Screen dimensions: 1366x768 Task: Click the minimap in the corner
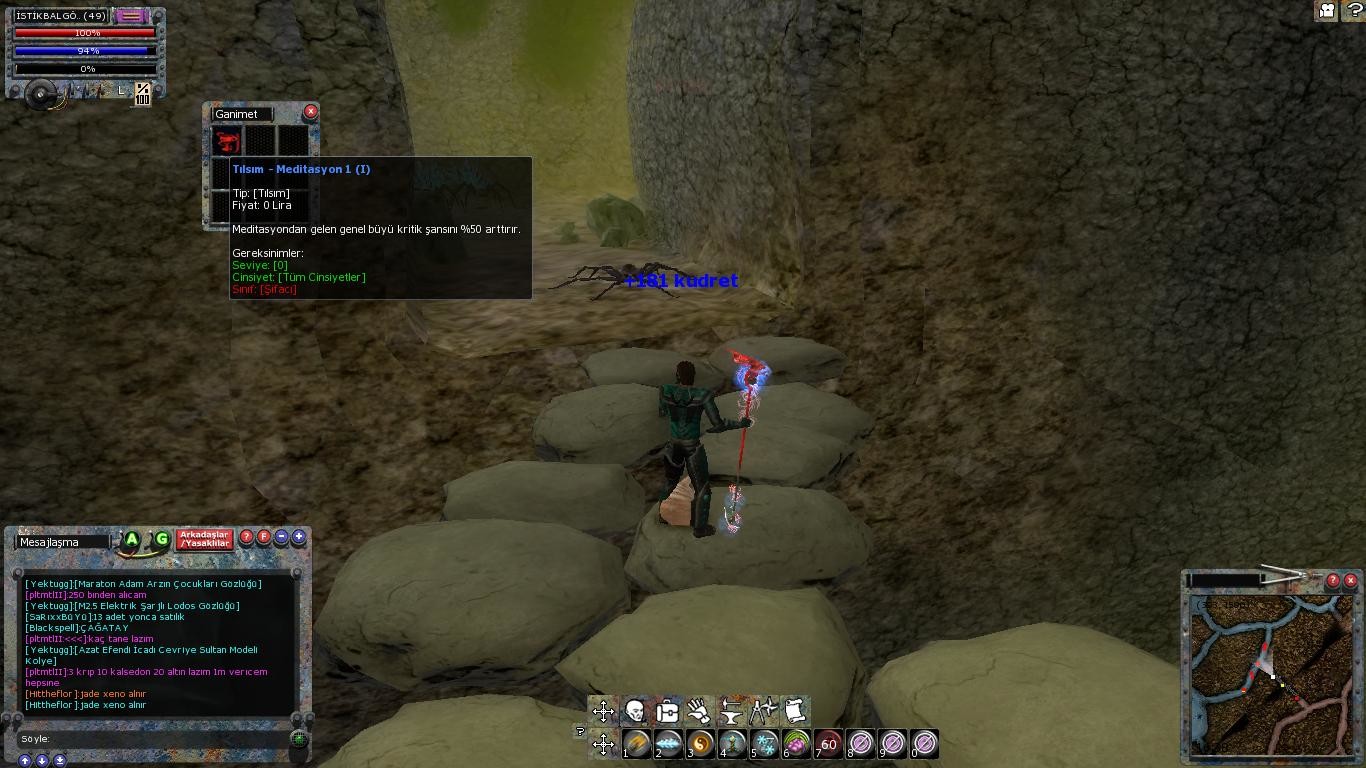coord(1270,675)
